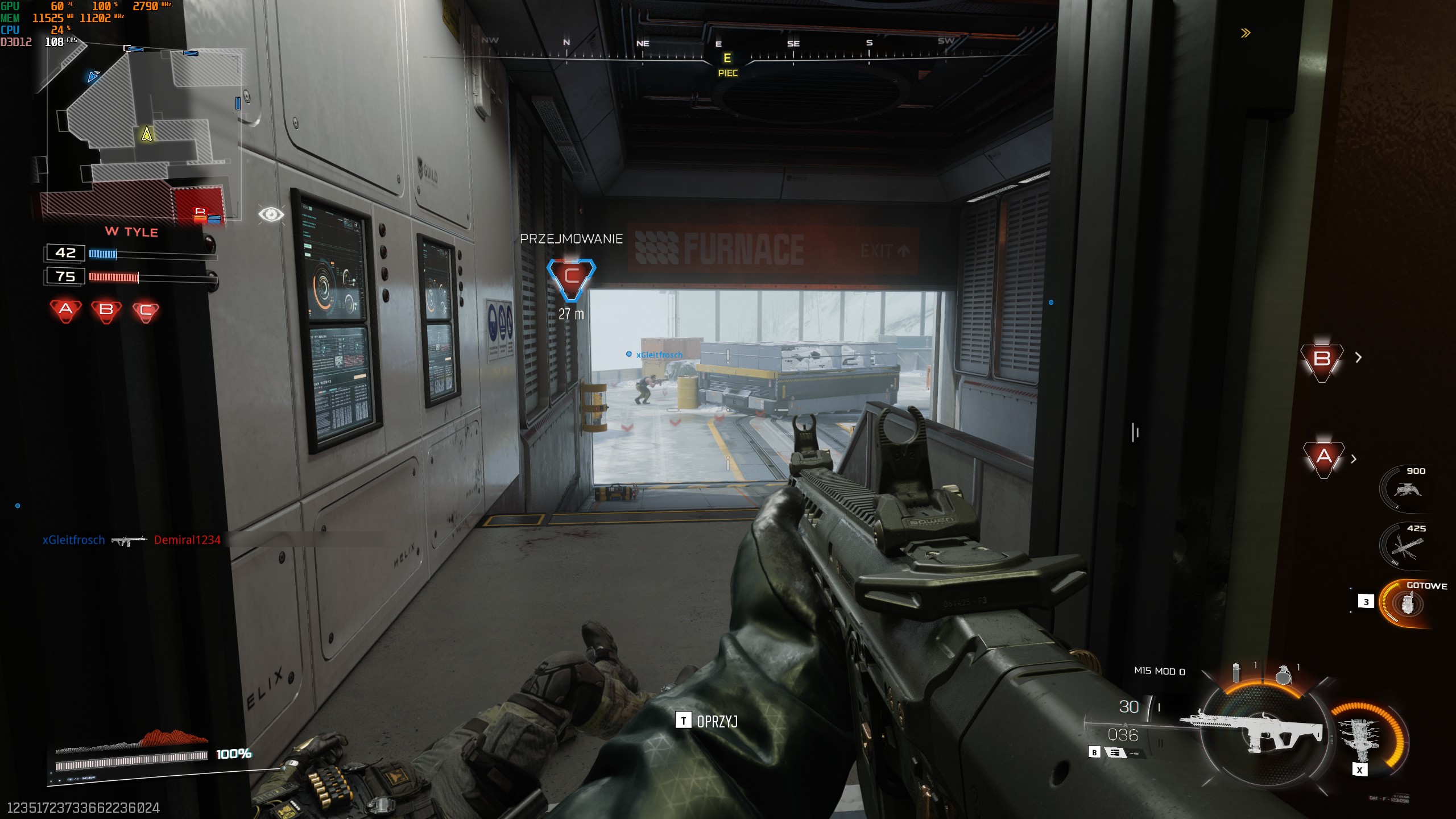Click the off-screen objective A indicator with arrow
The width and height of the screenshot is (1456, 819).
(x=1324, y=457)
